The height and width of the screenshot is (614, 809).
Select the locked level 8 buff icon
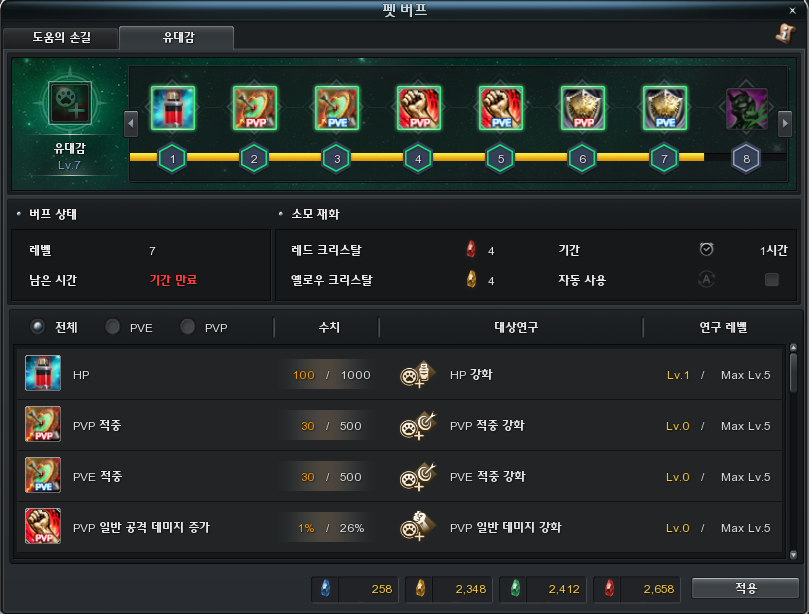[746, 107]
